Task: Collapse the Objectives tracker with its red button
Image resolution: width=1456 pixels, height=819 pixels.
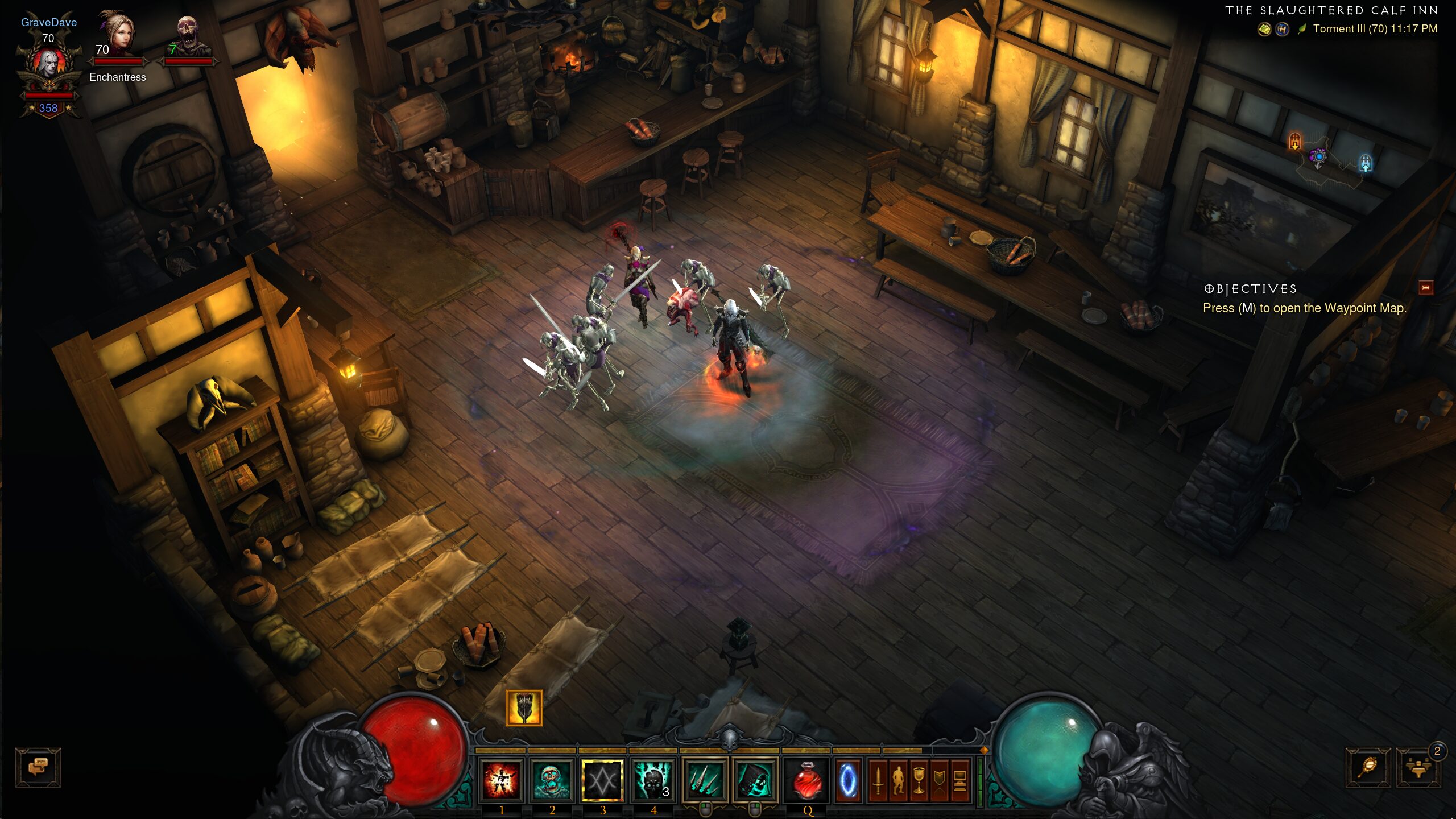Action: point(1425,288)
